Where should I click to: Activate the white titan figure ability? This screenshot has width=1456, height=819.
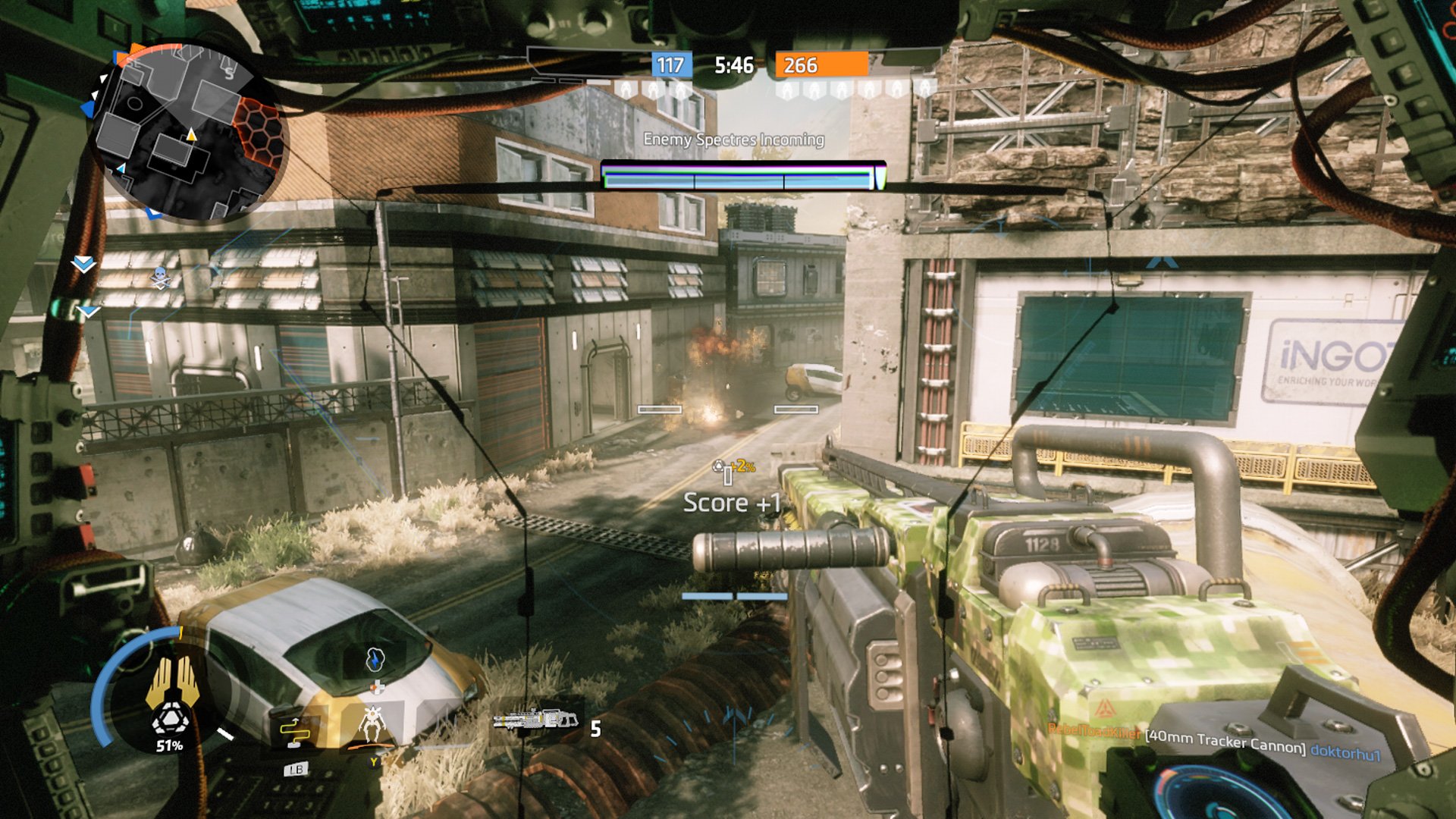tap(372, 723)
